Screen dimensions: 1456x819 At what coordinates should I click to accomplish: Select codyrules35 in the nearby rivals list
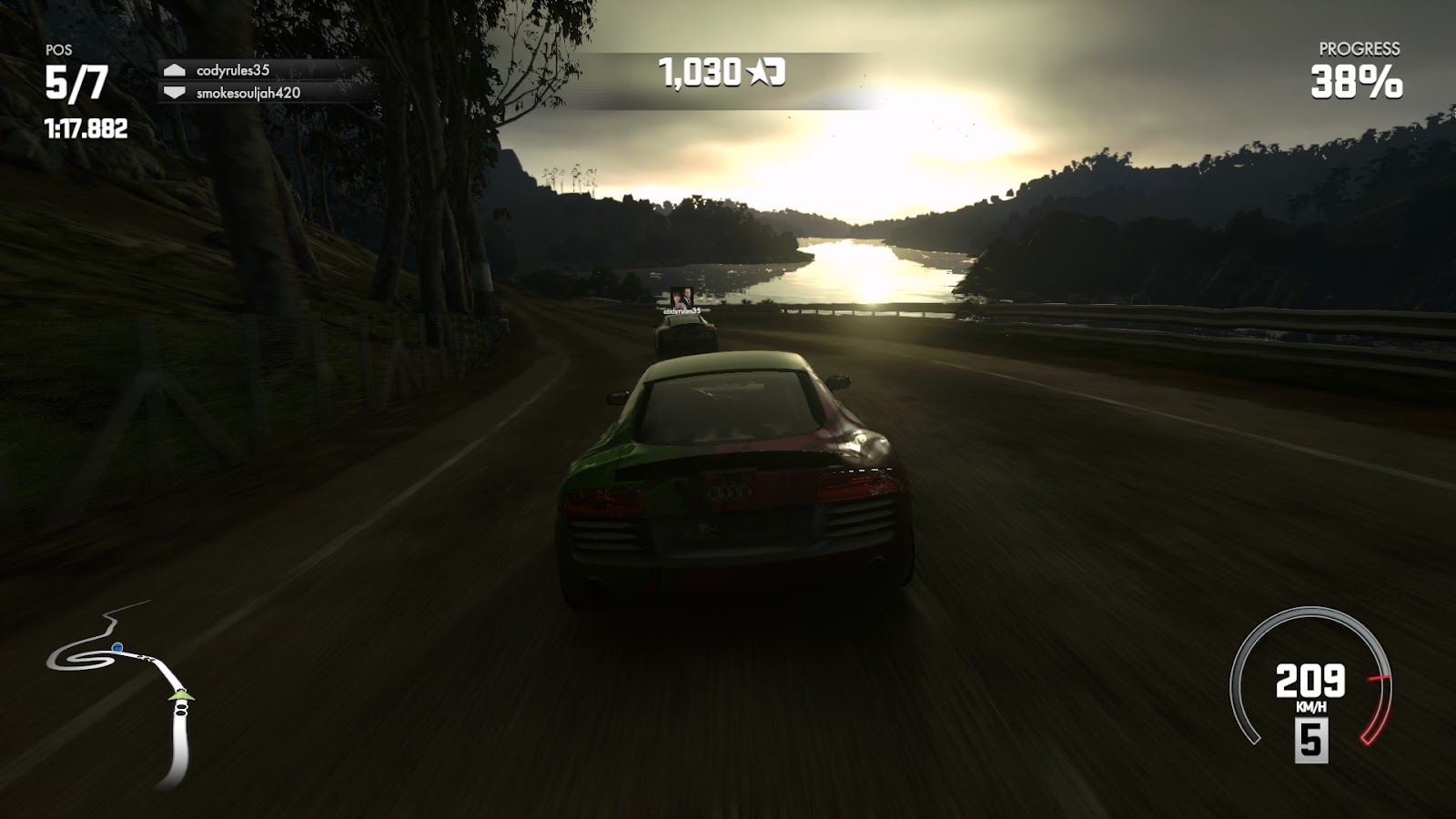click(233, 70)
